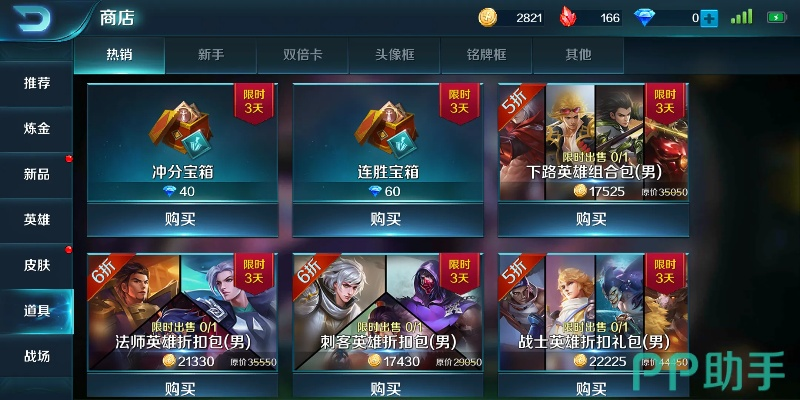Select the 战场 sidebar category

pos(37,356)
